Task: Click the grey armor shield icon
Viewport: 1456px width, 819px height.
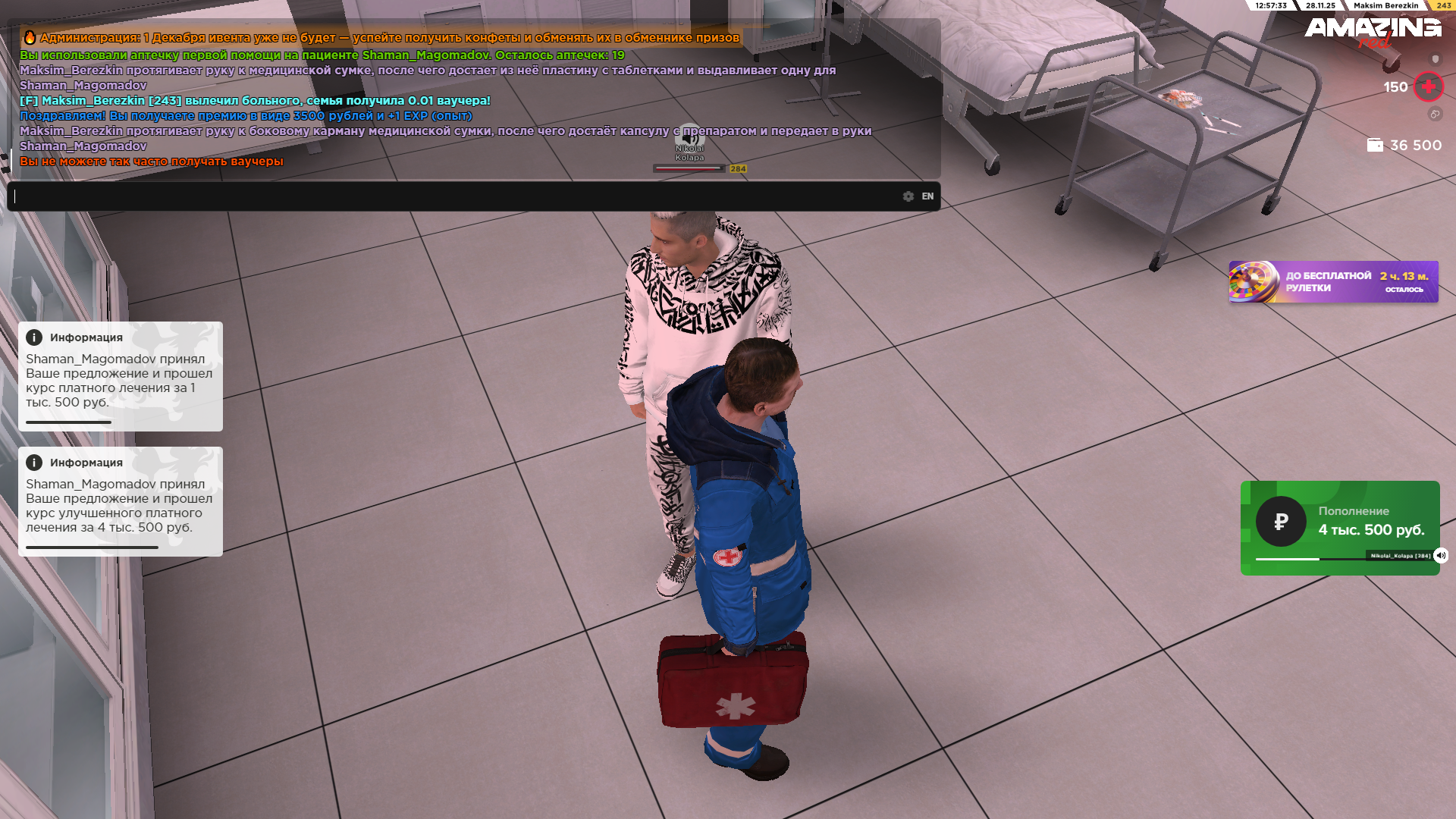Action: 1435,59
